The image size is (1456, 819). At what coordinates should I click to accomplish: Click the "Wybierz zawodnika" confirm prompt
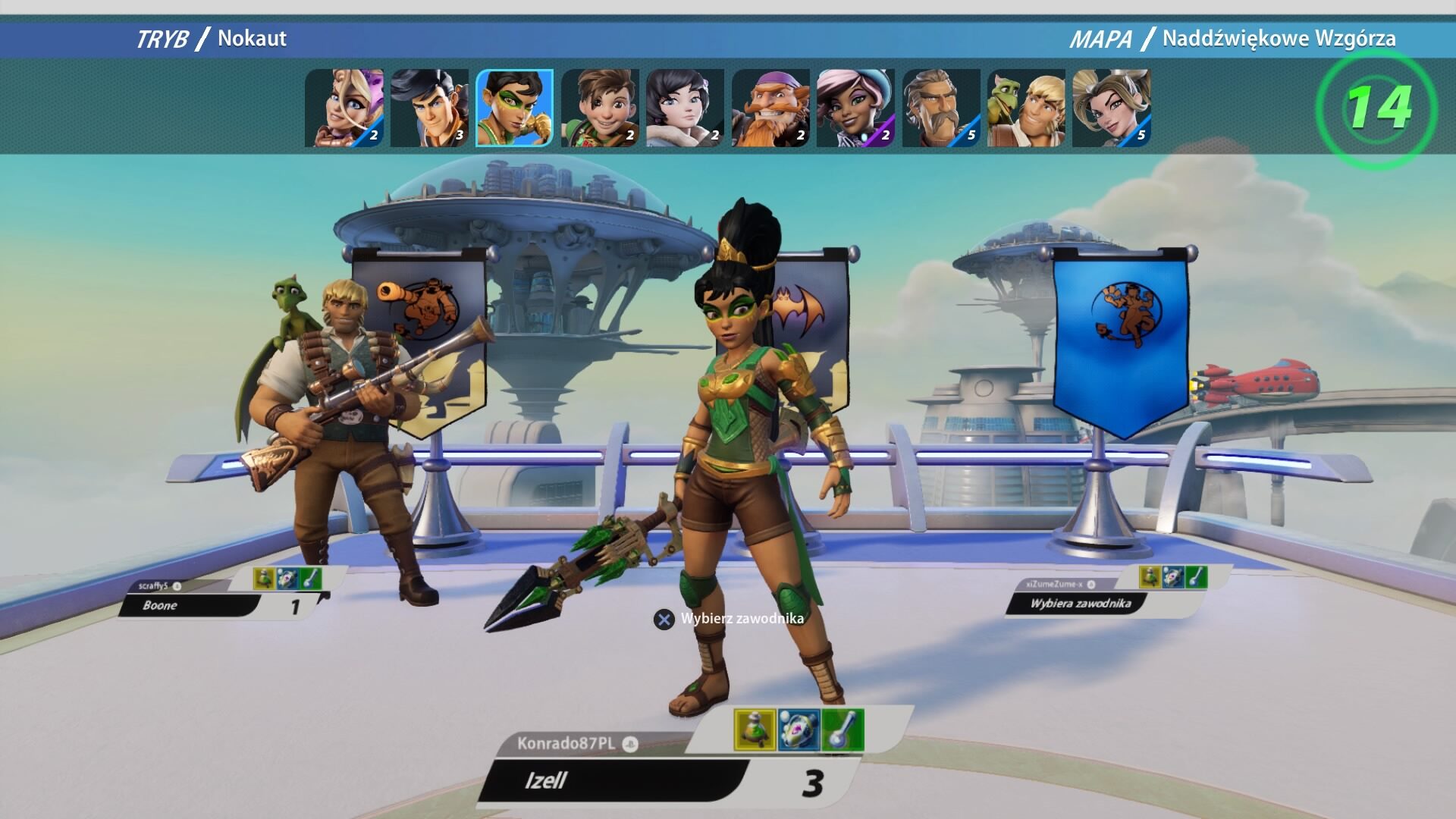730,619
